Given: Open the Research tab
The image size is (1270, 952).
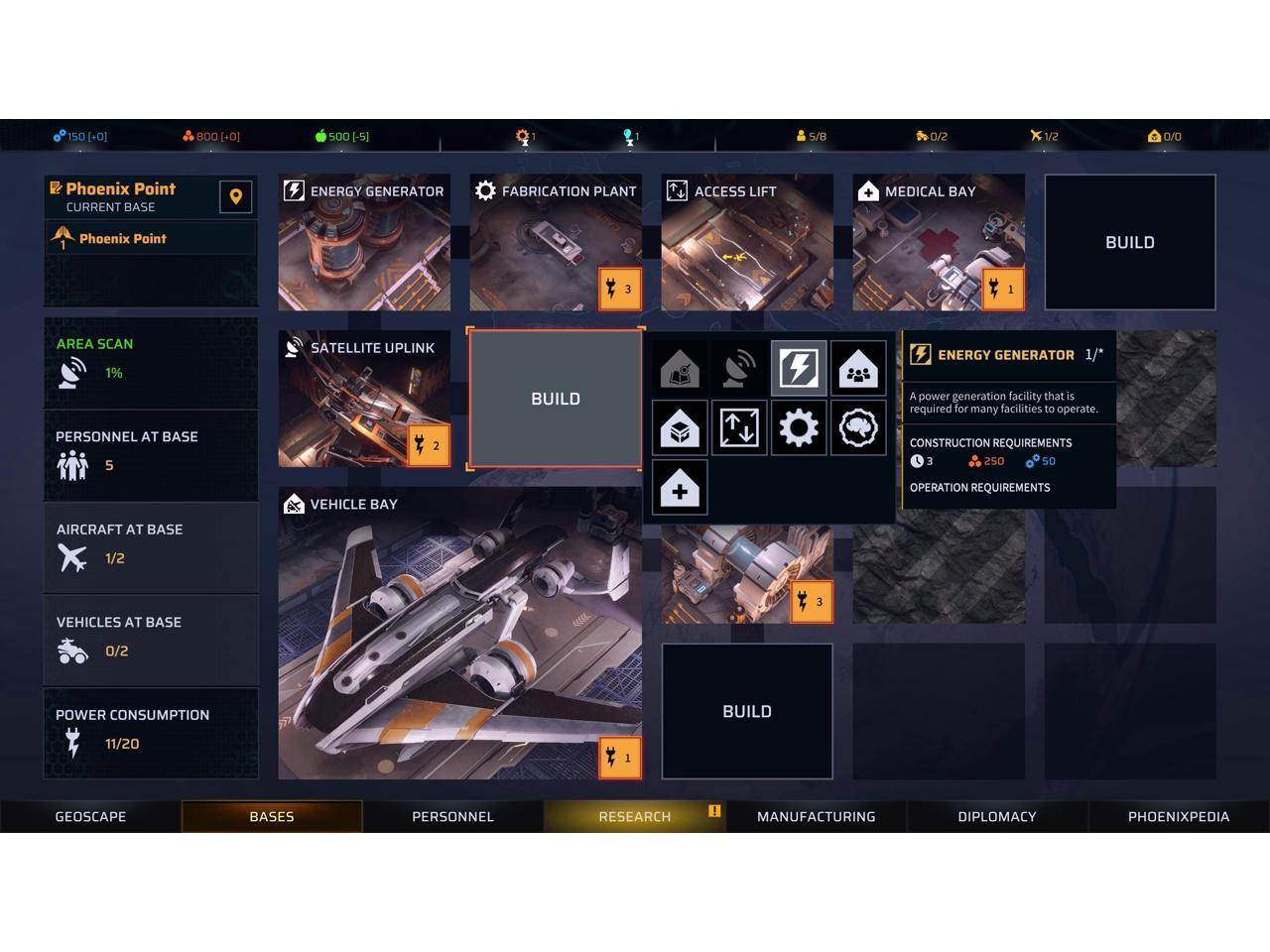Looking at the screenshot, I should pos(634,816).
